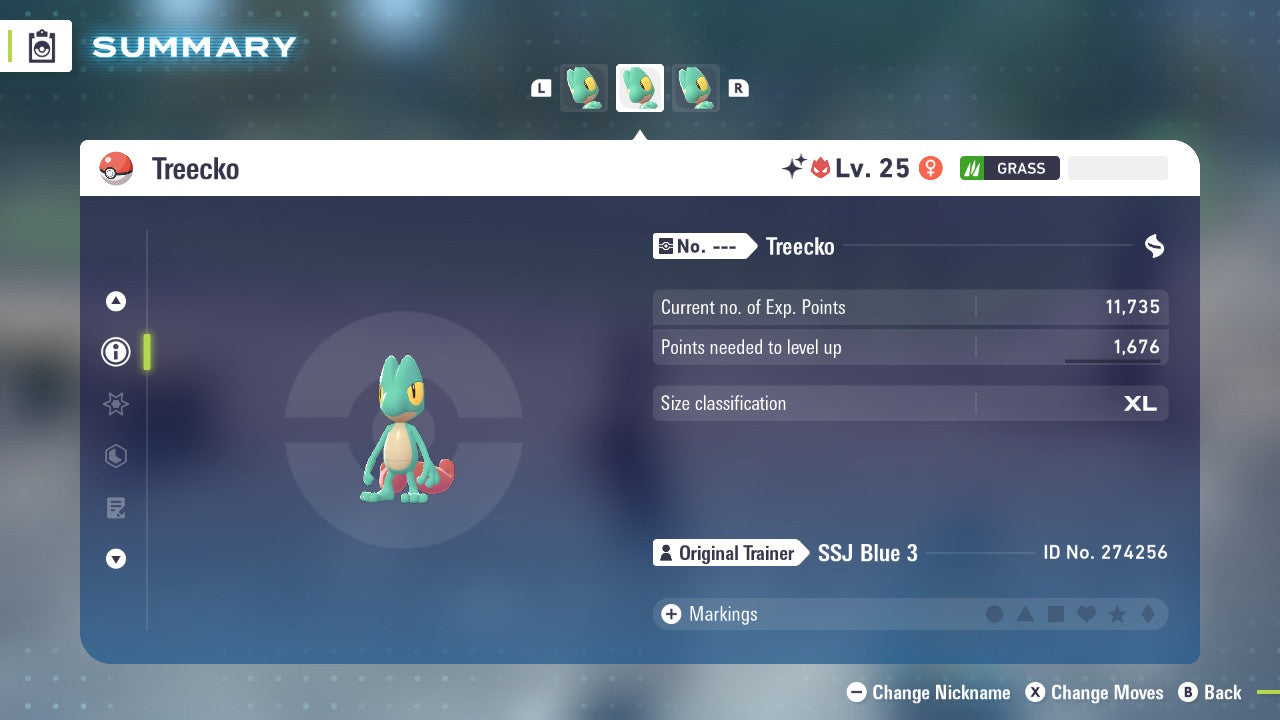1280x720 pixels.
Task: Click the Poké Ball icon beside Treecko's name
Action: click(117, 168)
